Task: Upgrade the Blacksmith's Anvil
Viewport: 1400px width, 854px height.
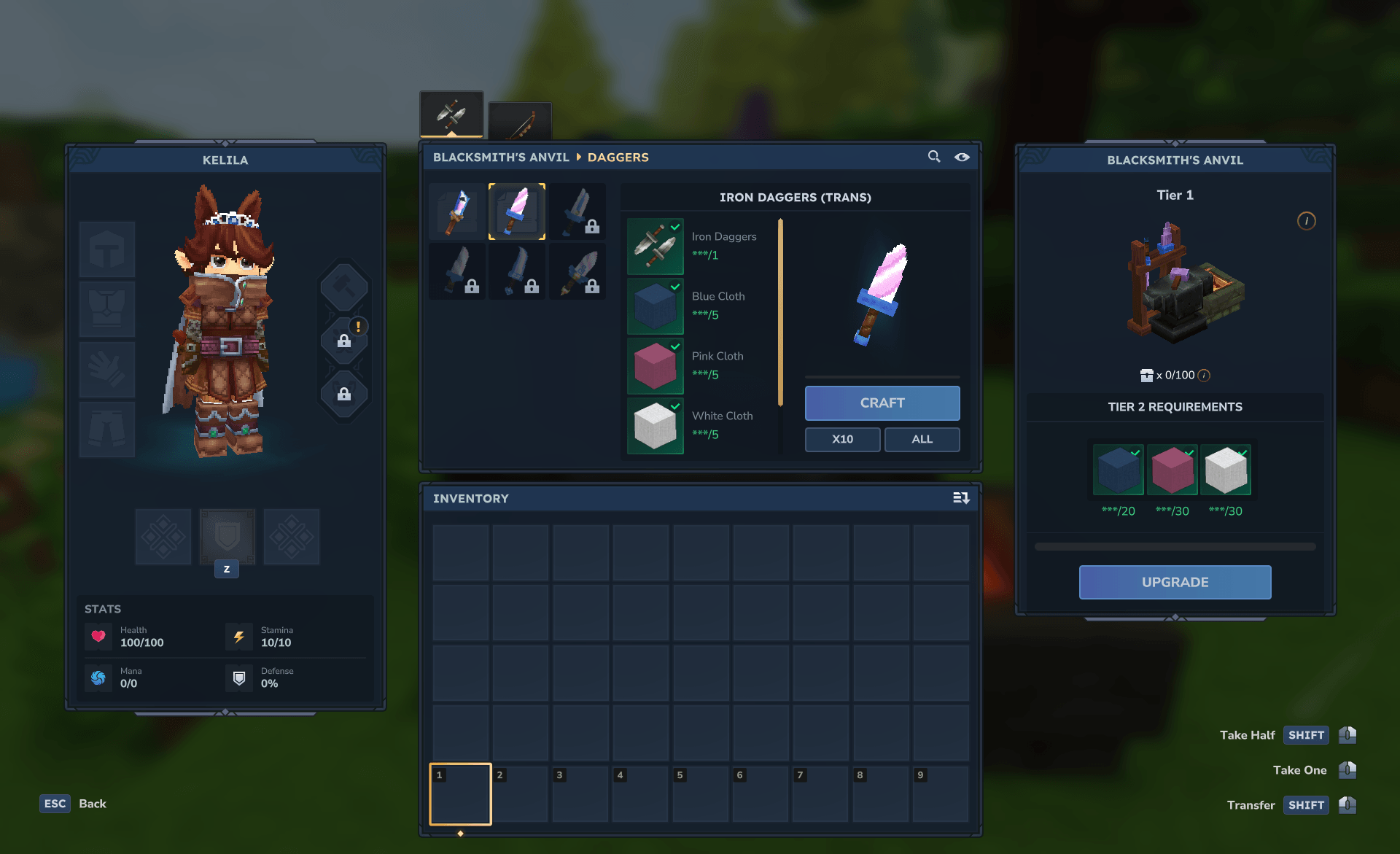Action: (x=1175, y=582)
